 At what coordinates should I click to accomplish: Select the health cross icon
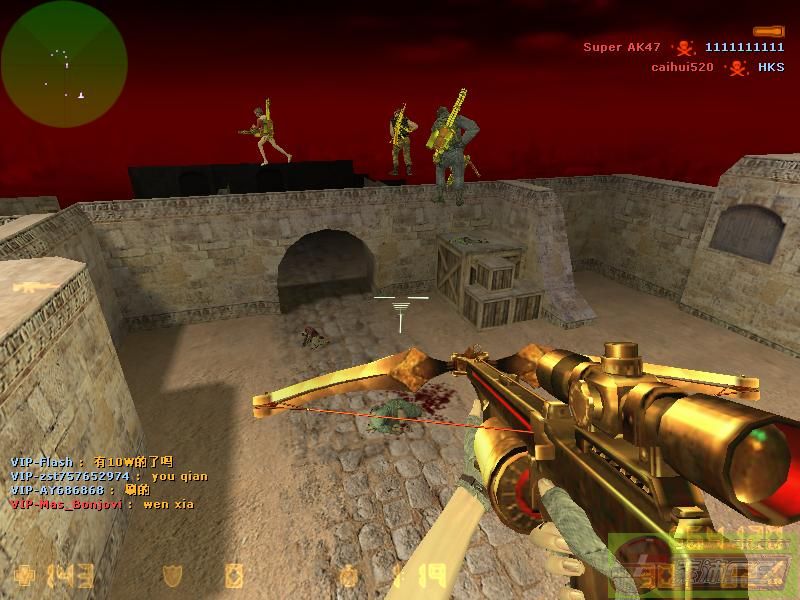coord(24,576)
